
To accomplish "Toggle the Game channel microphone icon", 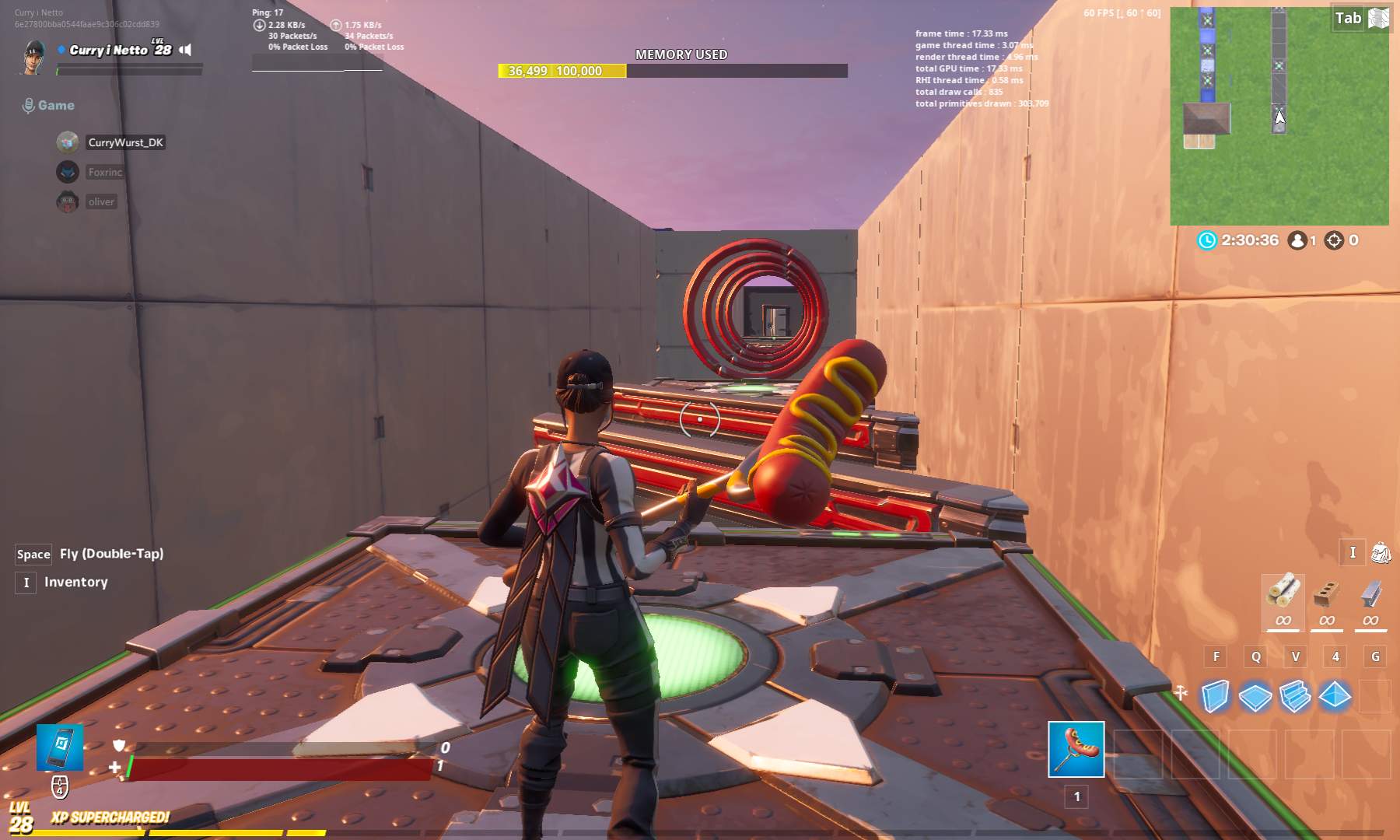I will click(x=29, y=103).
